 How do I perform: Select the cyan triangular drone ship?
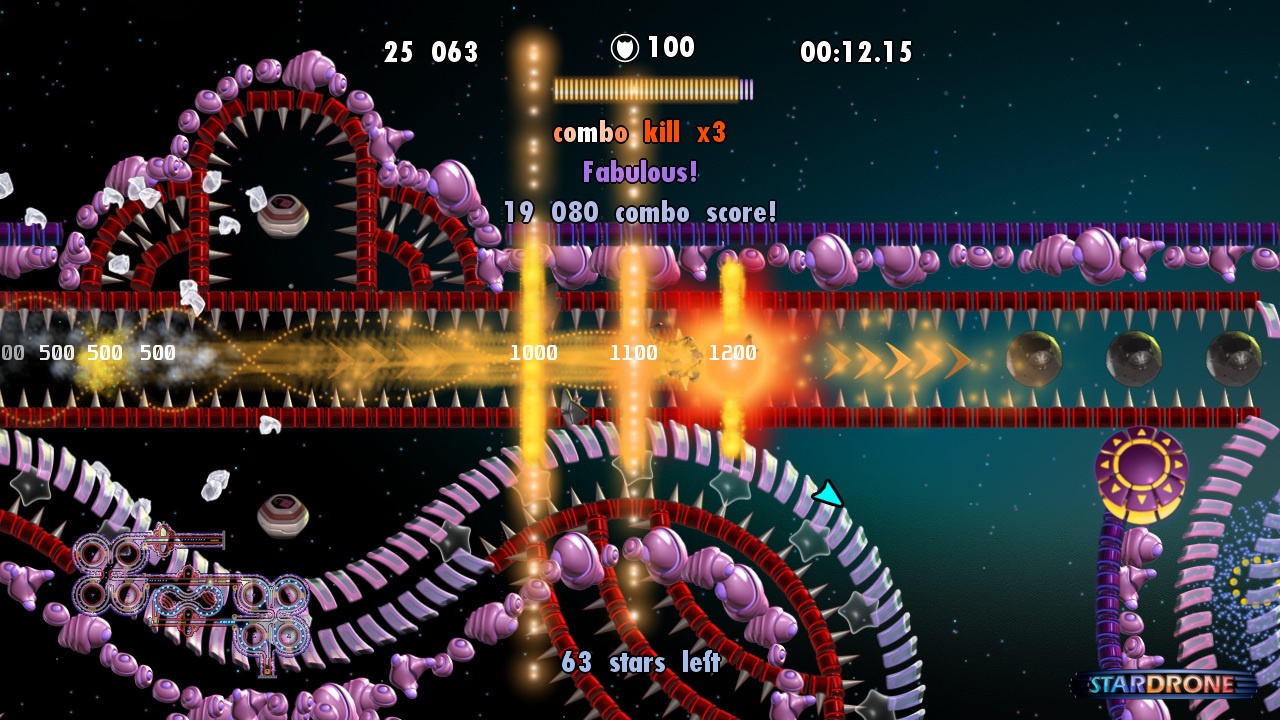point(827,492)
